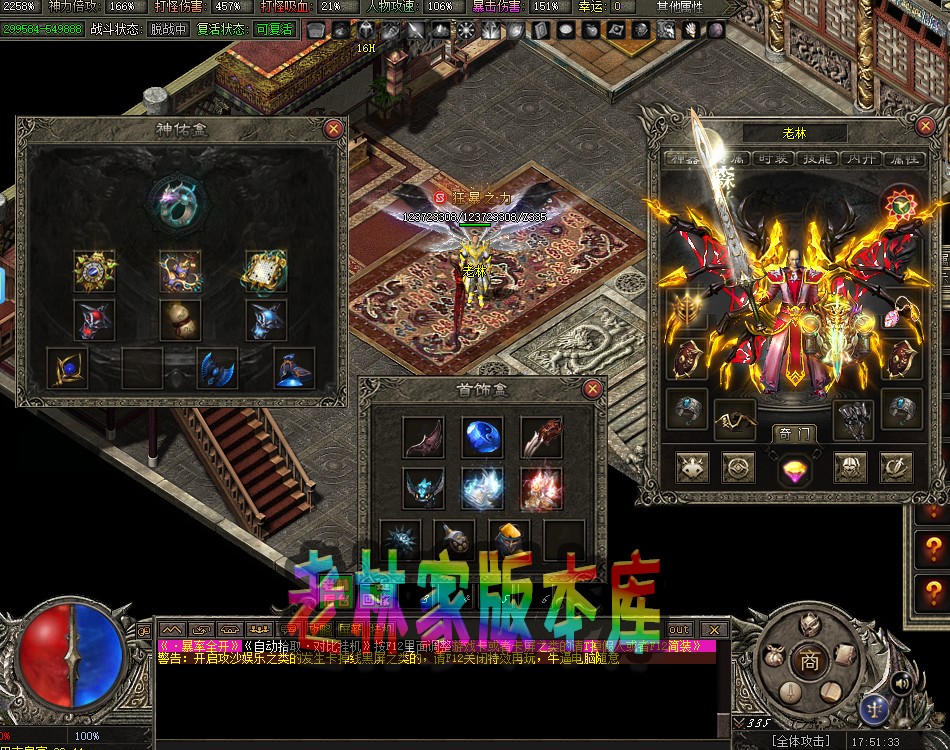Select the pink gem slot below 奇门

[x=794, y=468]
